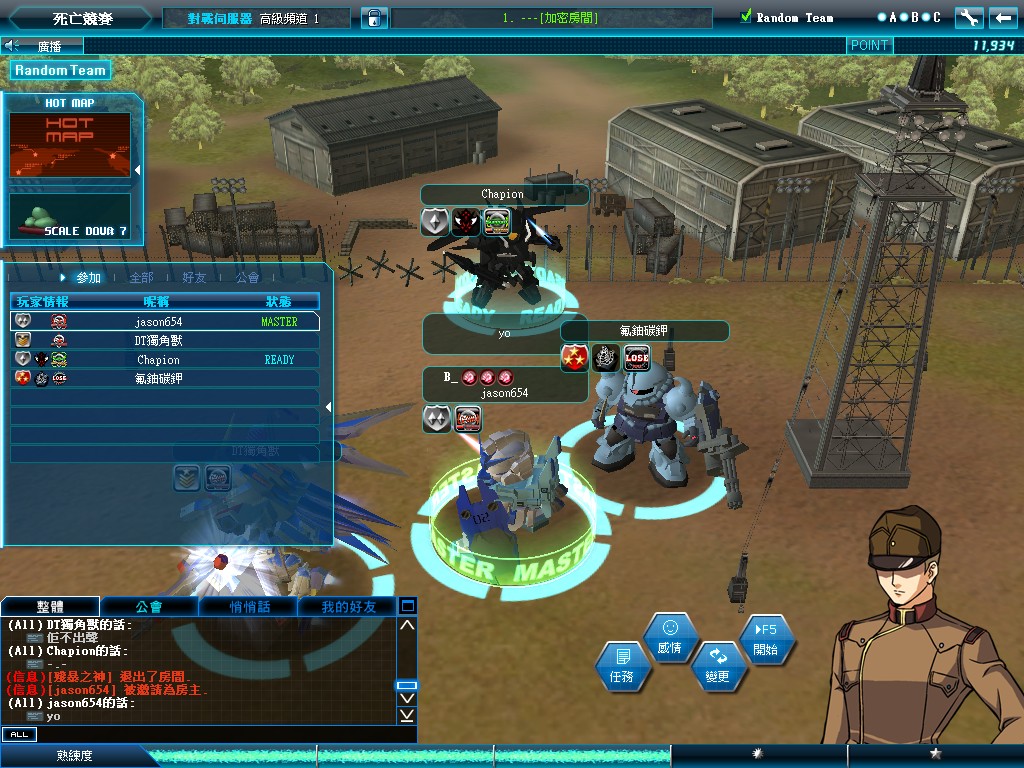Open the 全部 tab in player panel

coord(141,277)
